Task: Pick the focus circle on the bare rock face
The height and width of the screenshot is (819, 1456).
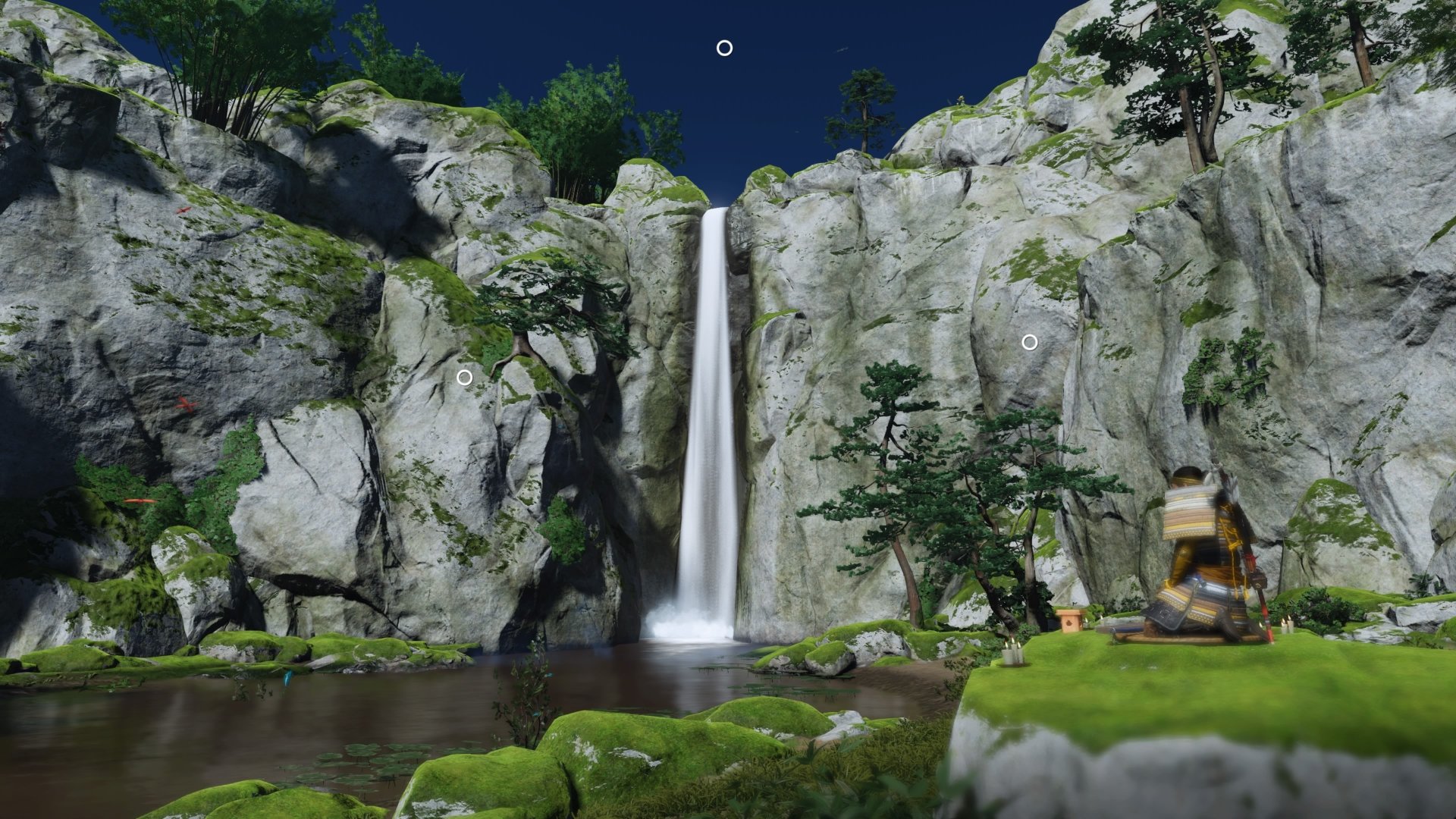Action: click(1029, 342)
